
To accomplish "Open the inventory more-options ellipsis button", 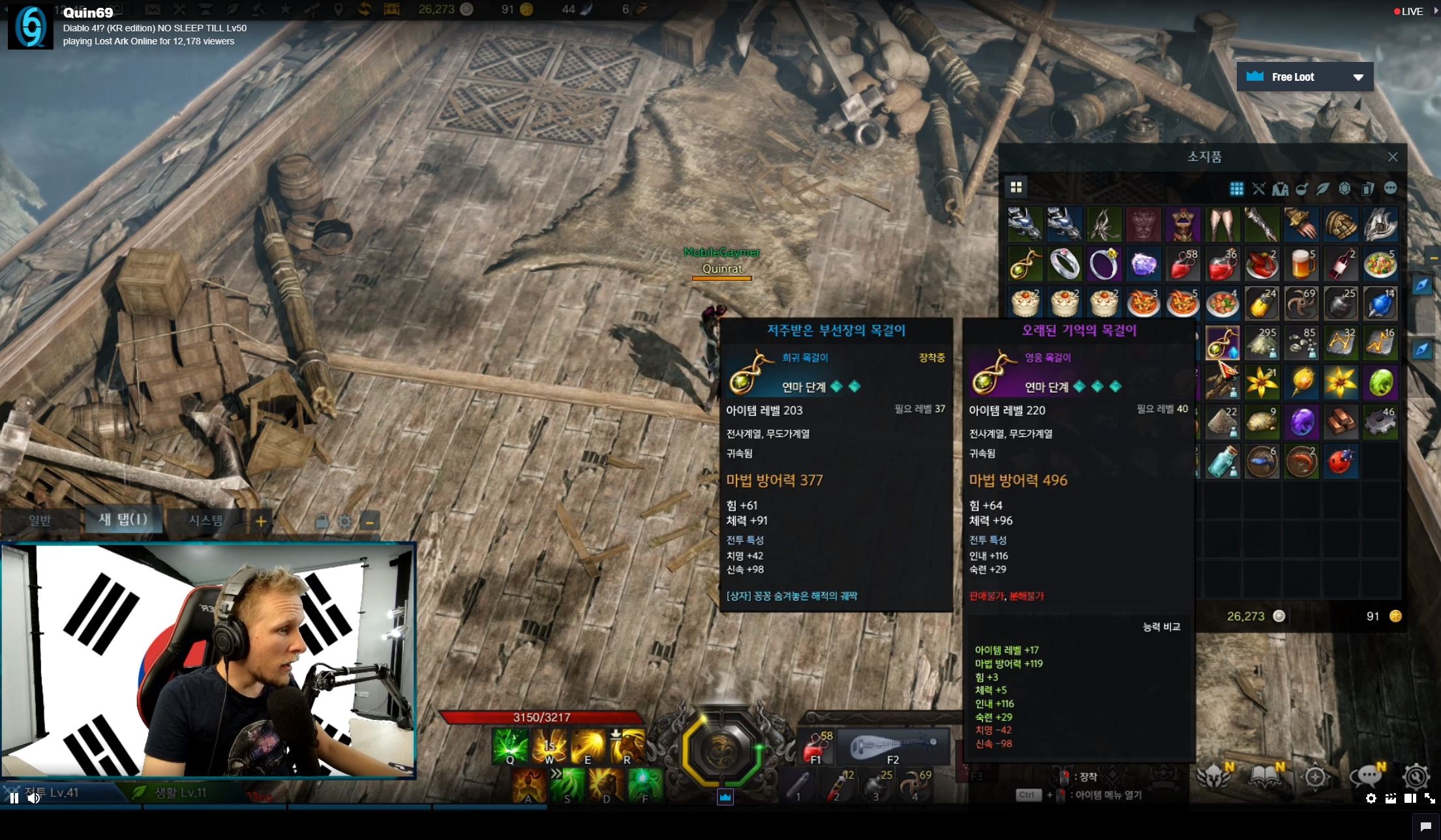I will coord(1390,188).
